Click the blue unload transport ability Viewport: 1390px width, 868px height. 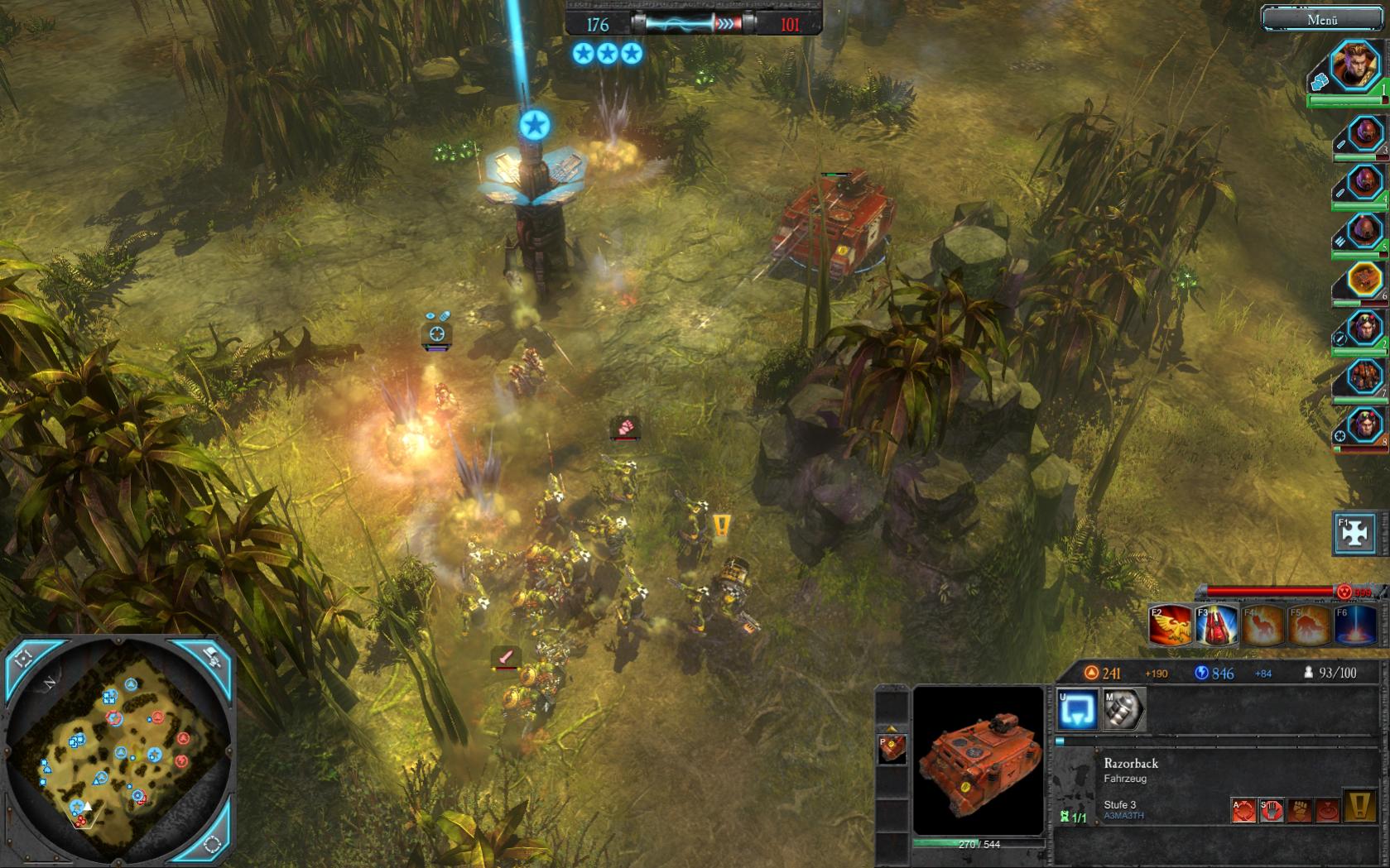click(1077, 710)
